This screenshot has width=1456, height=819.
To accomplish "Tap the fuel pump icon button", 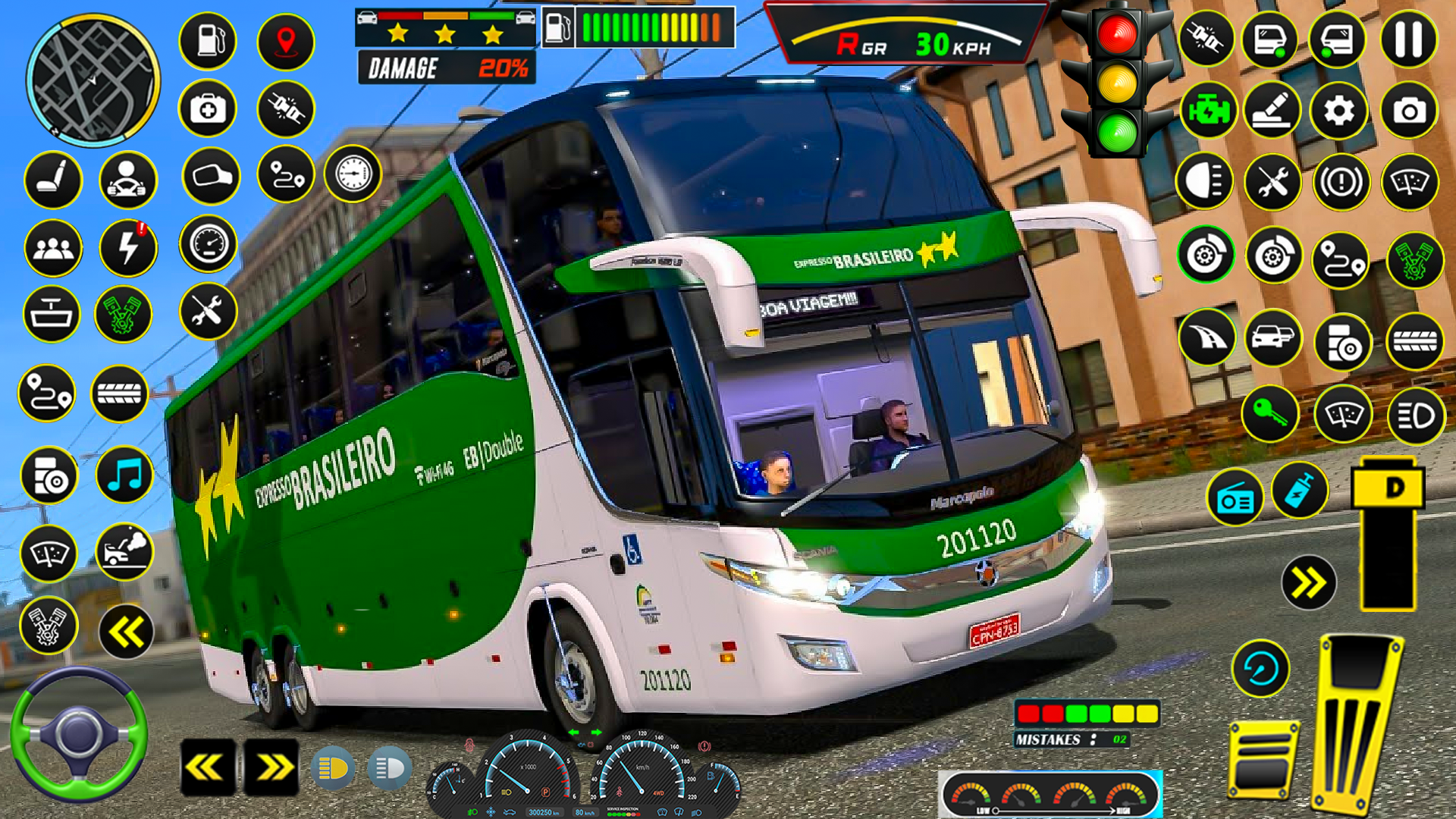I will [x=208, y=40].
